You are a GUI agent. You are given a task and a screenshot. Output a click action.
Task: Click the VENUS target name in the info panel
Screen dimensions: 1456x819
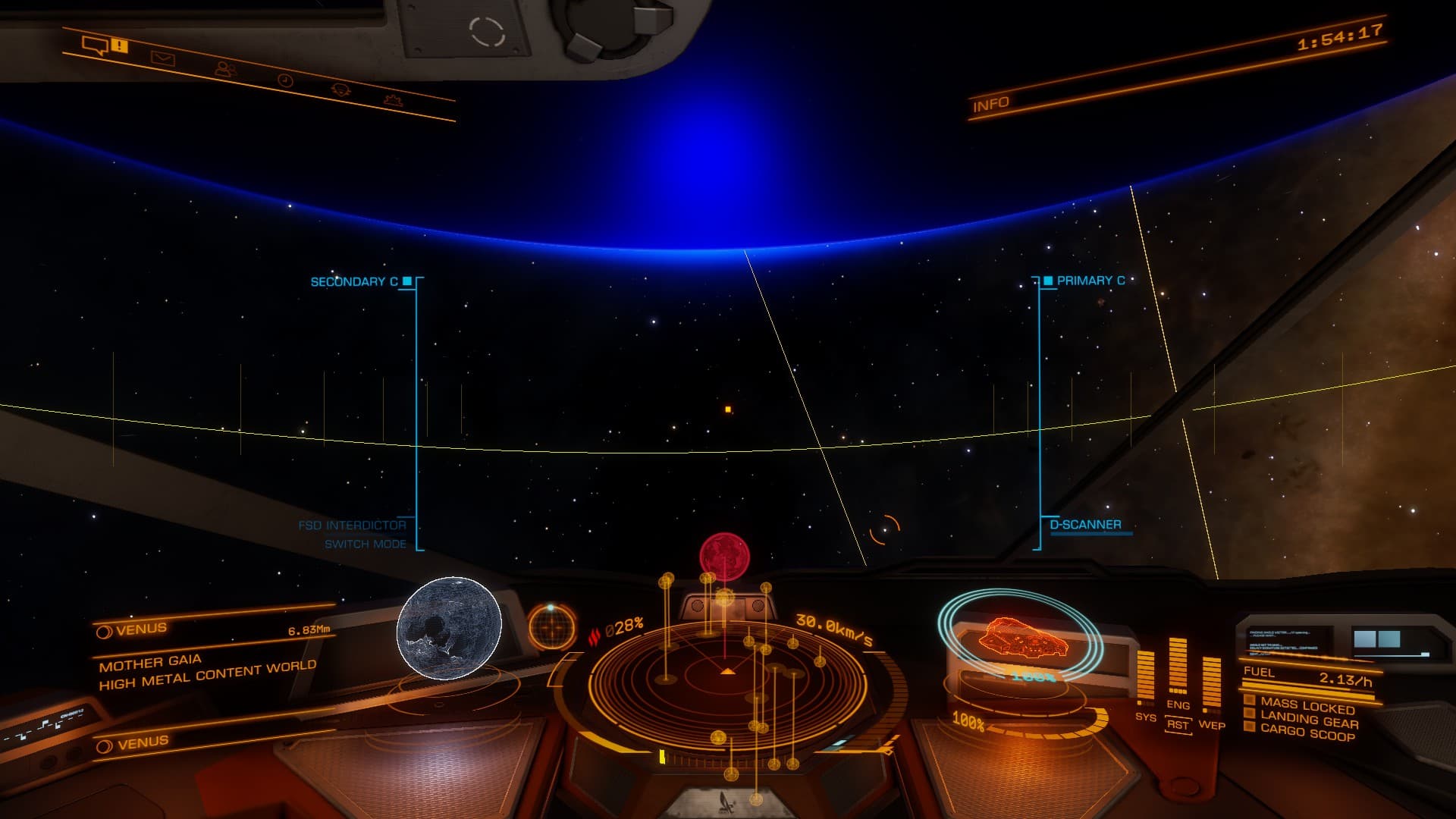click(x=142, y=629)
